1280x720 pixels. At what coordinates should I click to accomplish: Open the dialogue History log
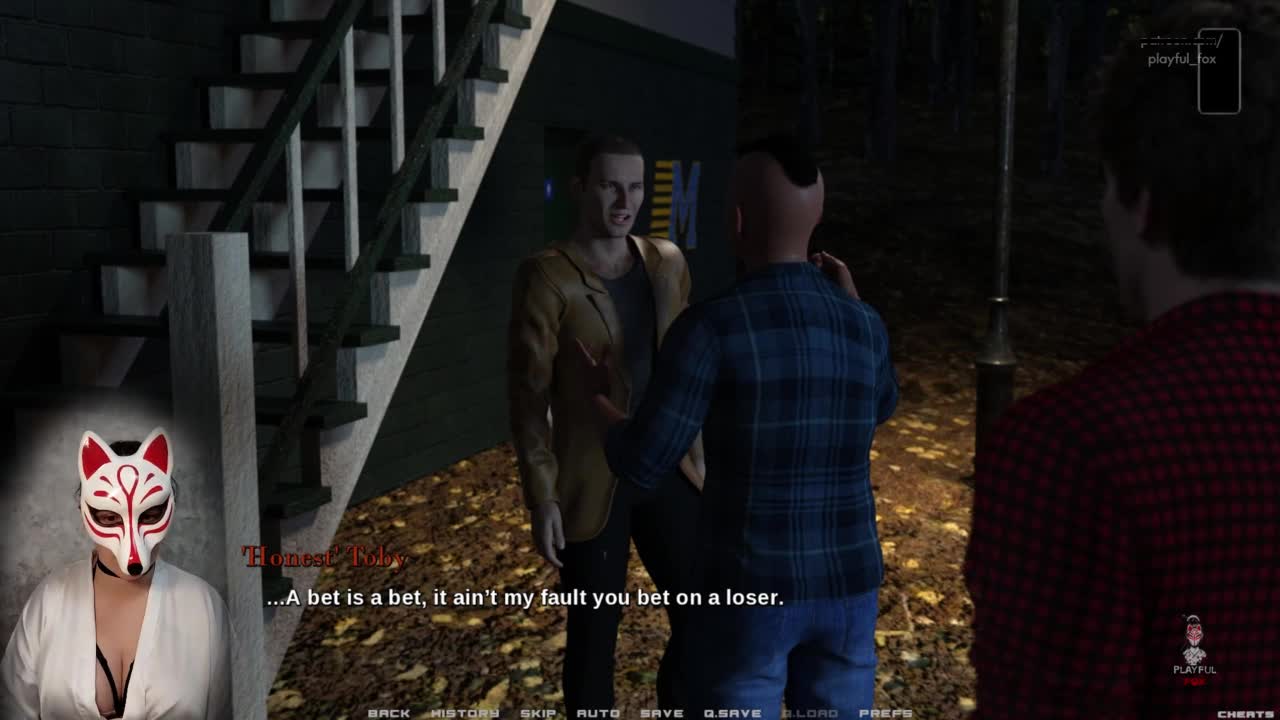pos(465,713)
